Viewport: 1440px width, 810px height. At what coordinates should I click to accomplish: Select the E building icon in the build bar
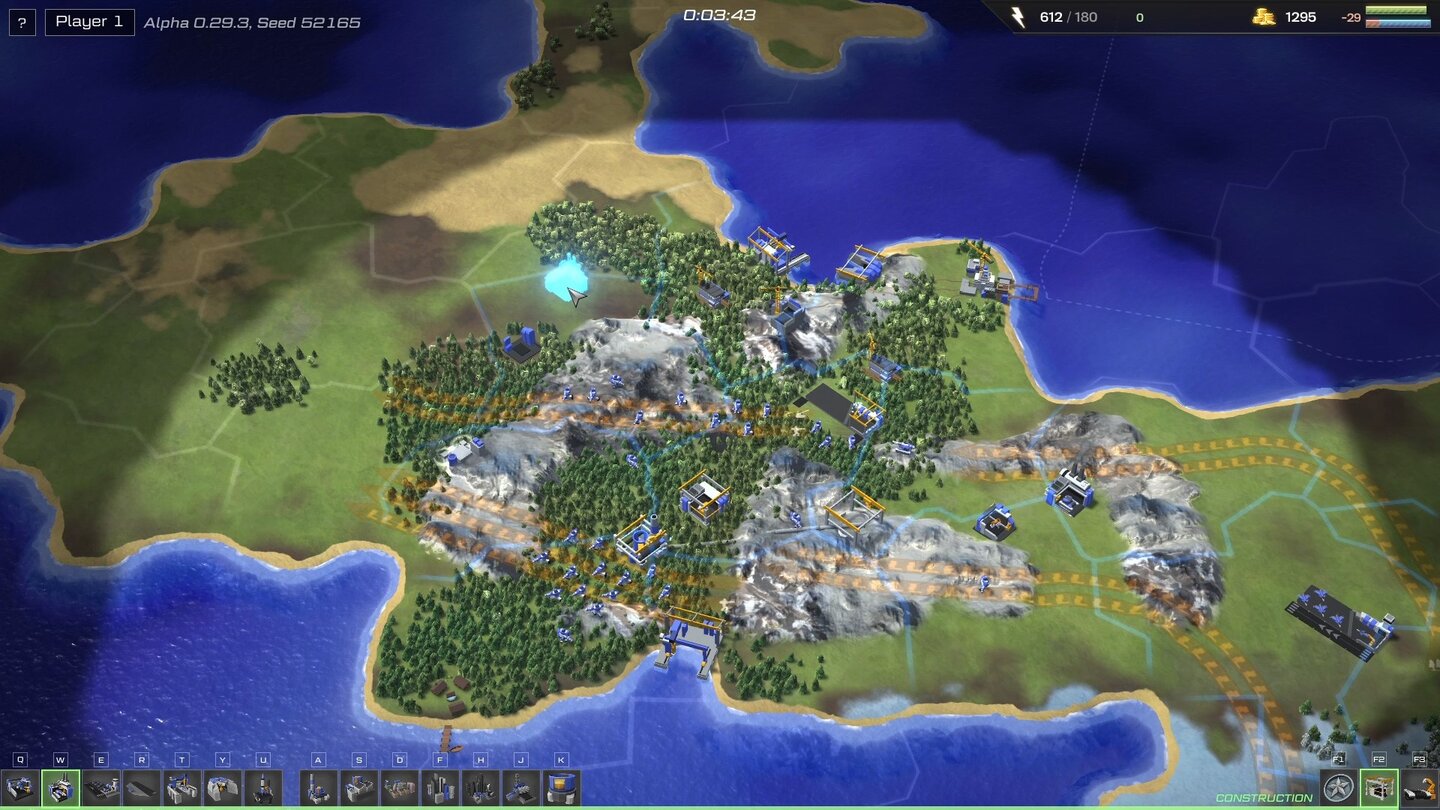tap(102, 788)
